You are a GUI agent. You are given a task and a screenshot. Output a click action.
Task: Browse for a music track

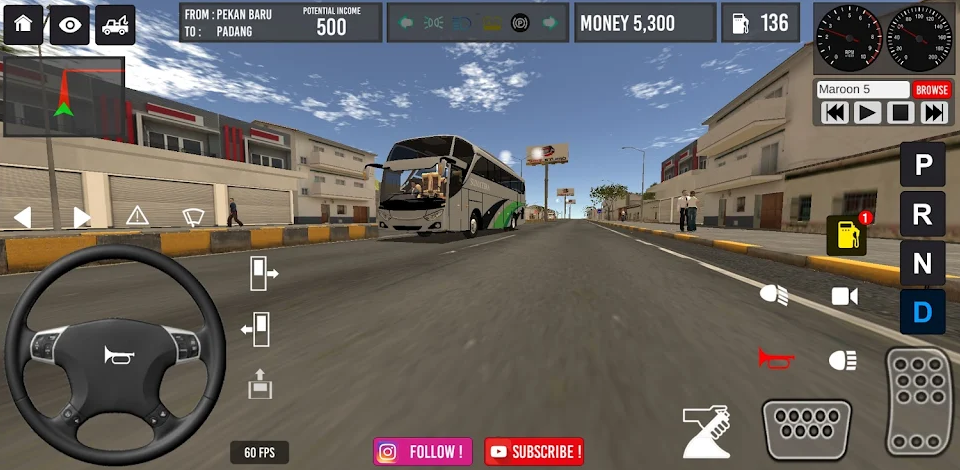tap(931, 90)
